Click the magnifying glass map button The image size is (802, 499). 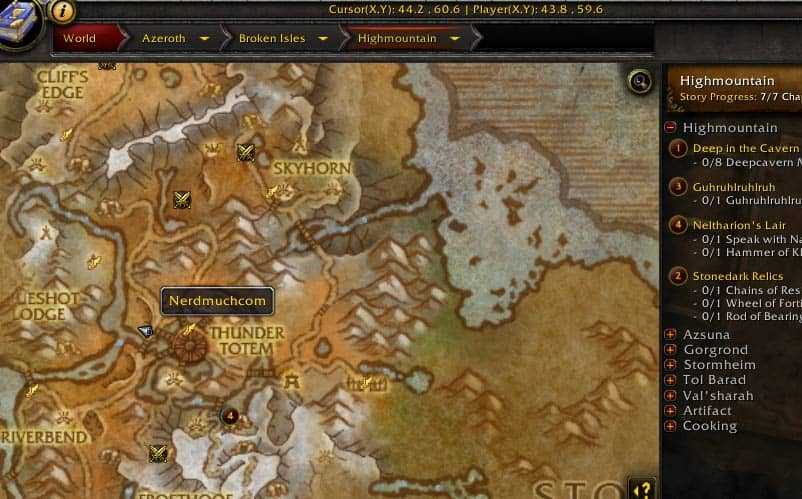(x=639, y=81)
